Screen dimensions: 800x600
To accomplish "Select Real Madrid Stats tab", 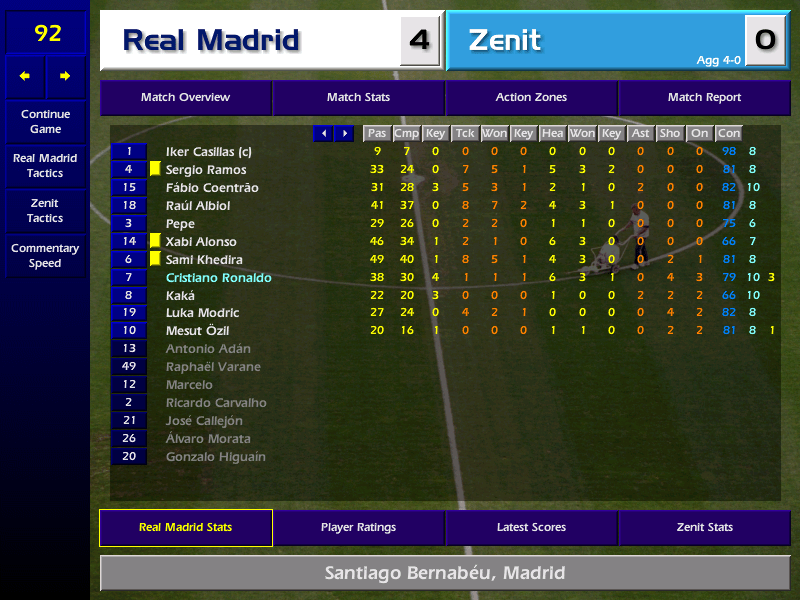I will tap(186, 528).
